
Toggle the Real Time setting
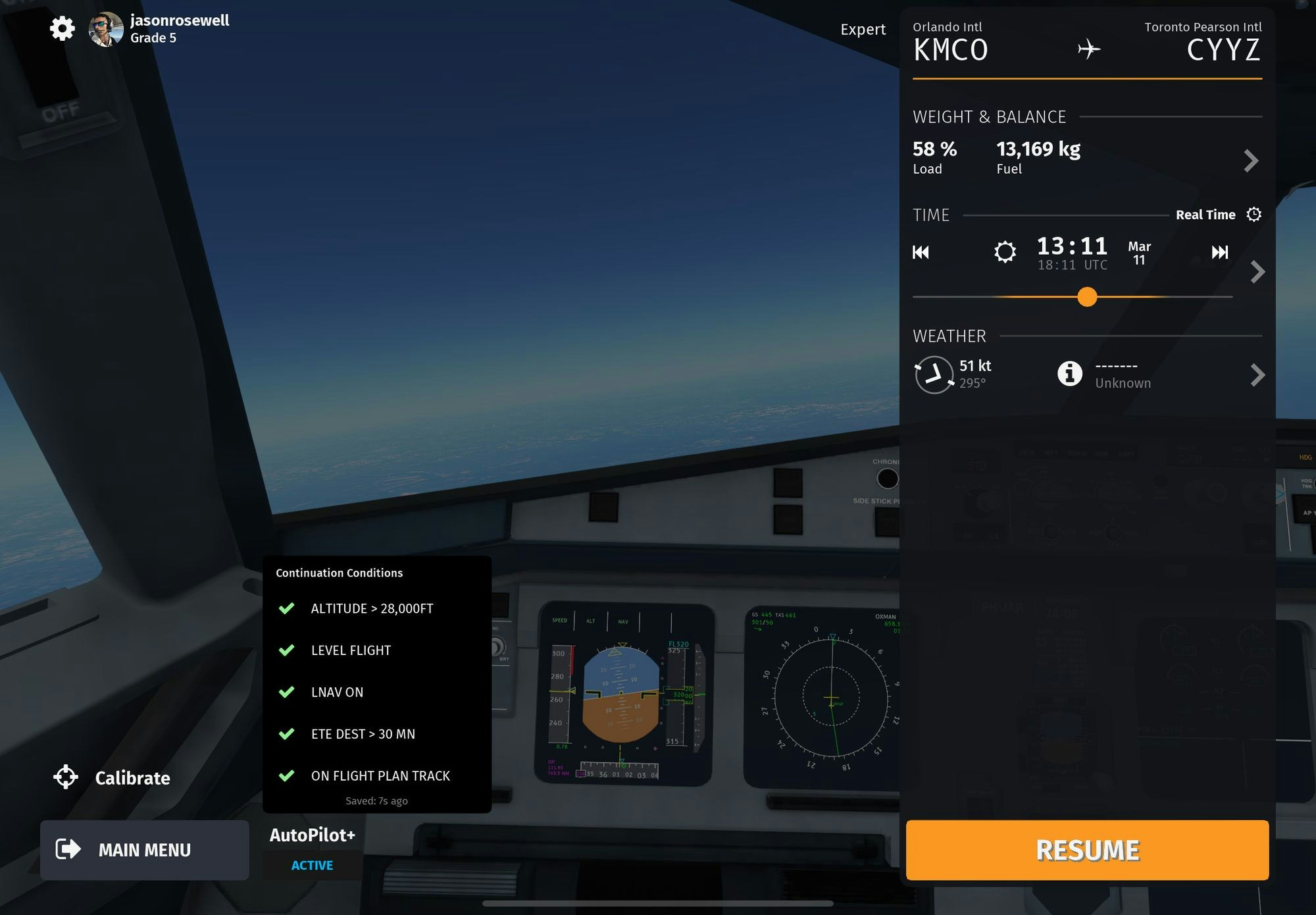1217,215
